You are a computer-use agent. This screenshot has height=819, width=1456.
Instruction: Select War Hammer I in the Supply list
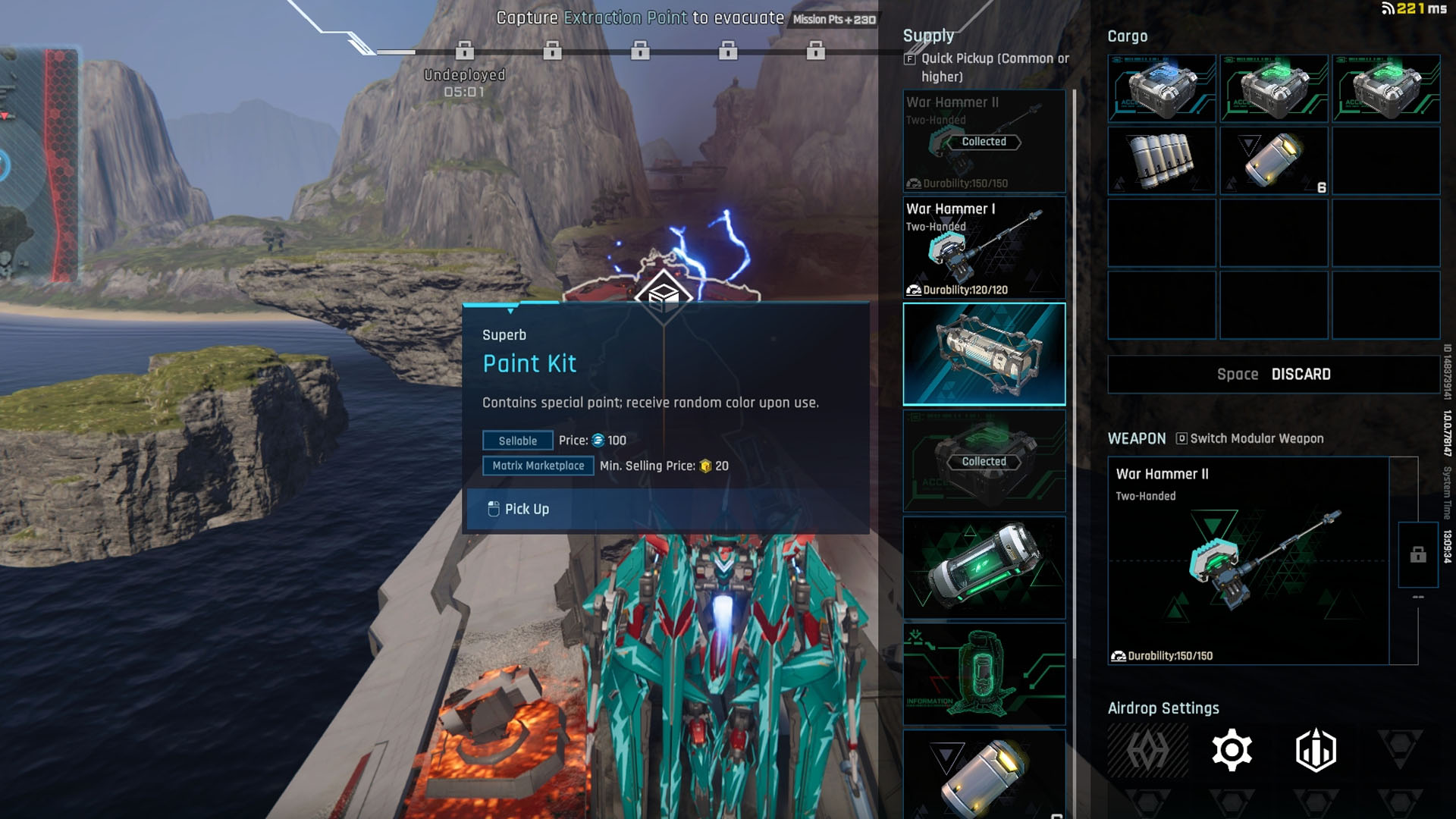(984, 248)
